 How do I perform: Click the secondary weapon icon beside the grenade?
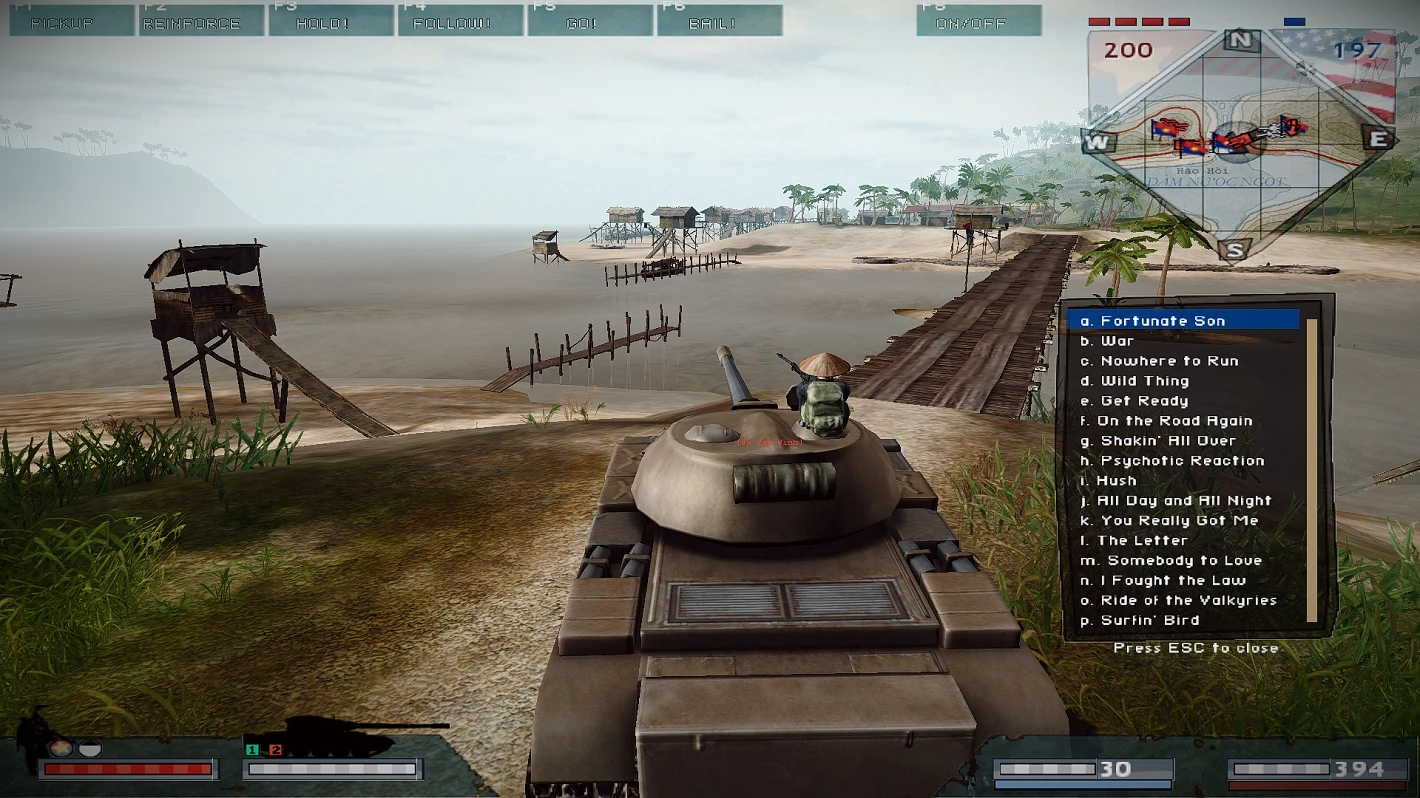click(90, 748)
